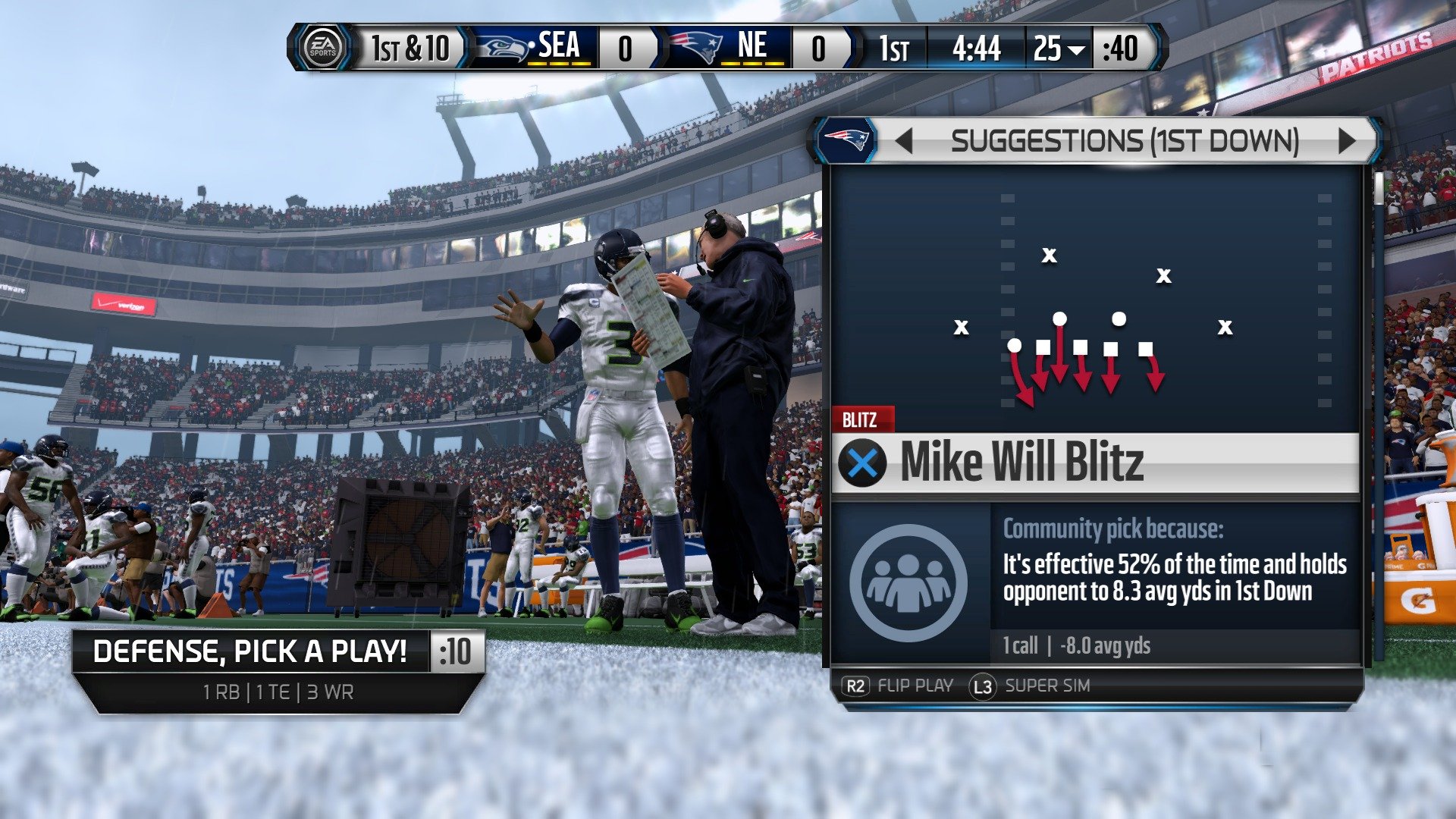This screenshot has width=1456, height=819.
Task: Click the Super Sim label text
Action: coord(1050,686)
